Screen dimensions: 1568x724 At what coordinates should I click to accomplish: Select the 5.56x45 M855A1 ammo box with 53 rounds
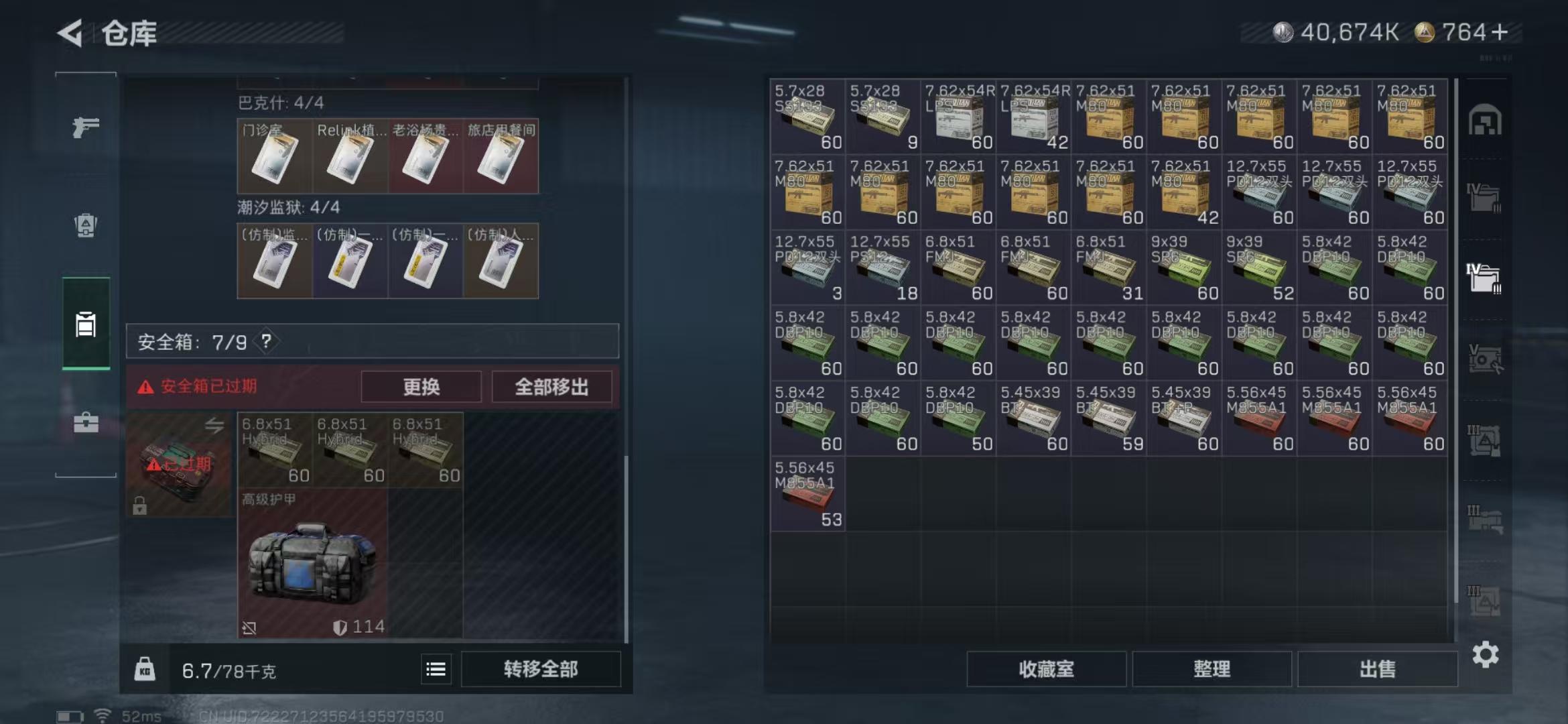pos(807,494)
